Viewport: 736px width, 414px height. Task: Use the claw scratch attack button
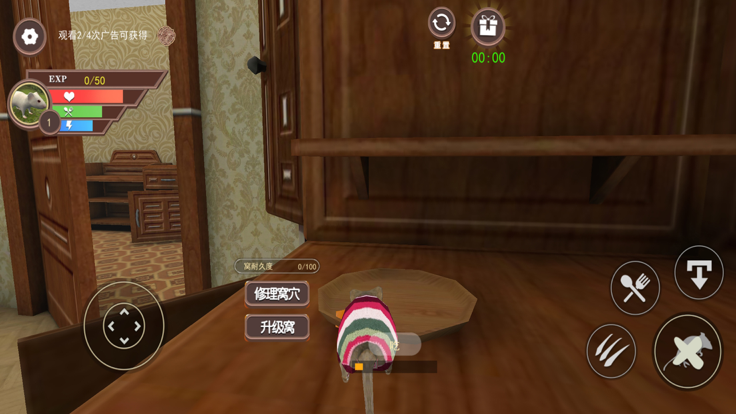(x=611, y=351)
